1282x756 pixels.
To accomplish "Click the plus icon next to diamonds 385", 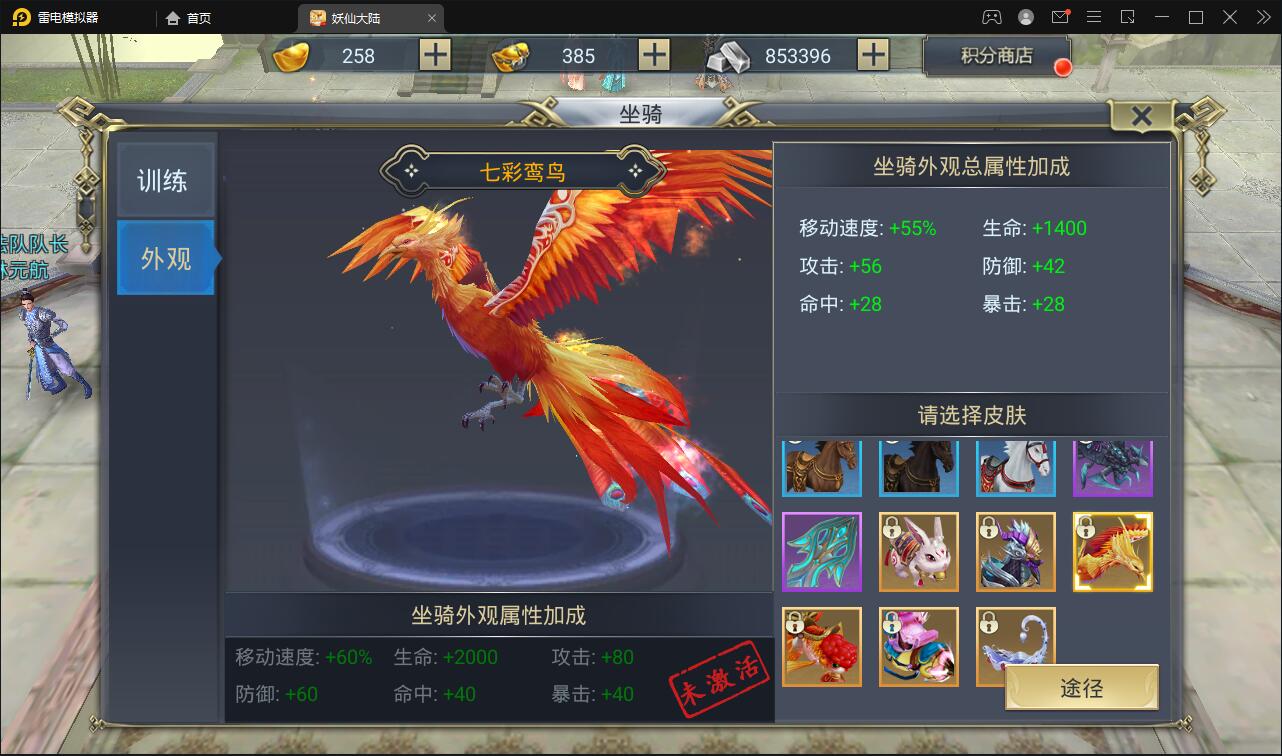I will pyautogui.click(x=652, y=56).
